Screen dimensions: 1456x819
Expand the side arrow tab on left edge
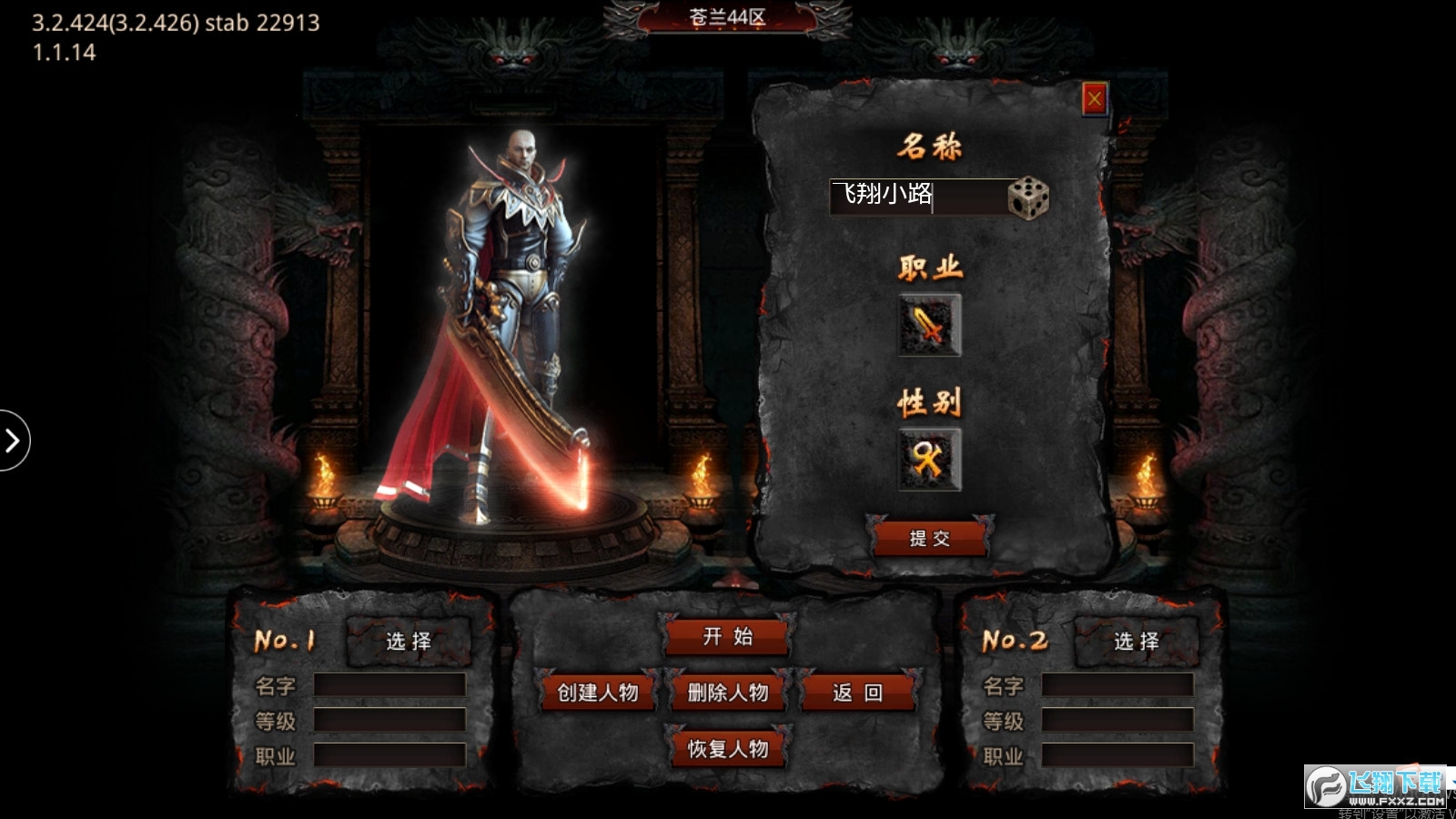(x=13, y=441)
